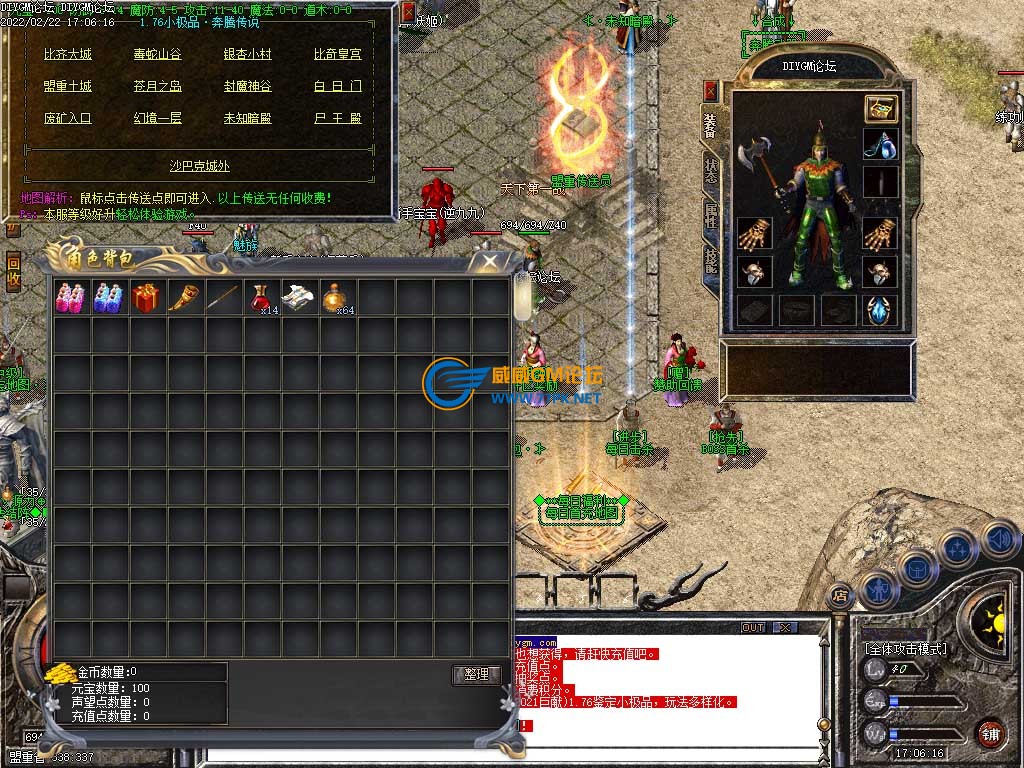Select the red gift box item
Image resolution: width=1024 pixels, height=768 pixels.
[x=146, y=298]
